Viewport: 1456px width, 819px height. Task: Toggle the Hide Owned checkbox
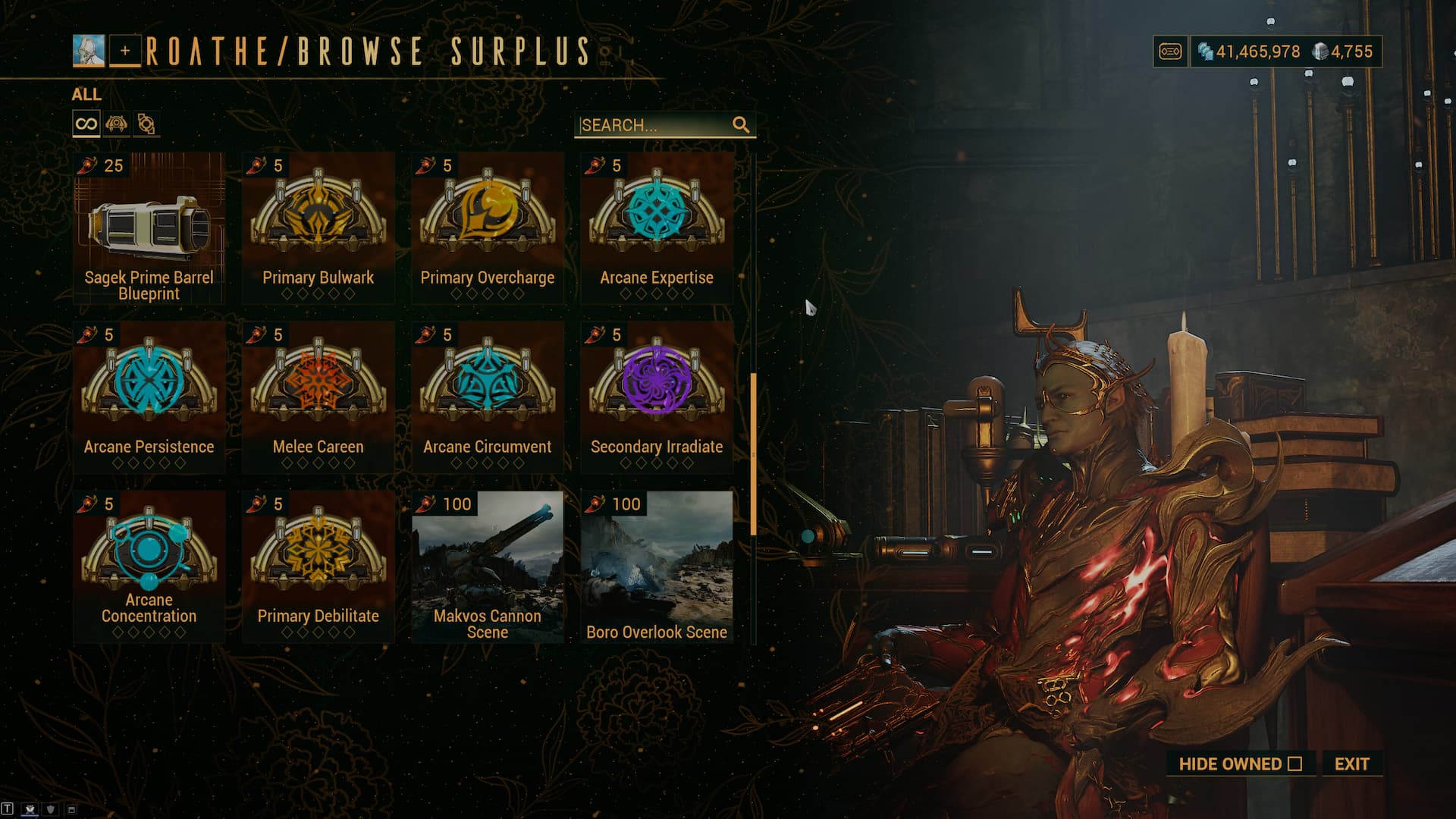(x=1294, y=764)
